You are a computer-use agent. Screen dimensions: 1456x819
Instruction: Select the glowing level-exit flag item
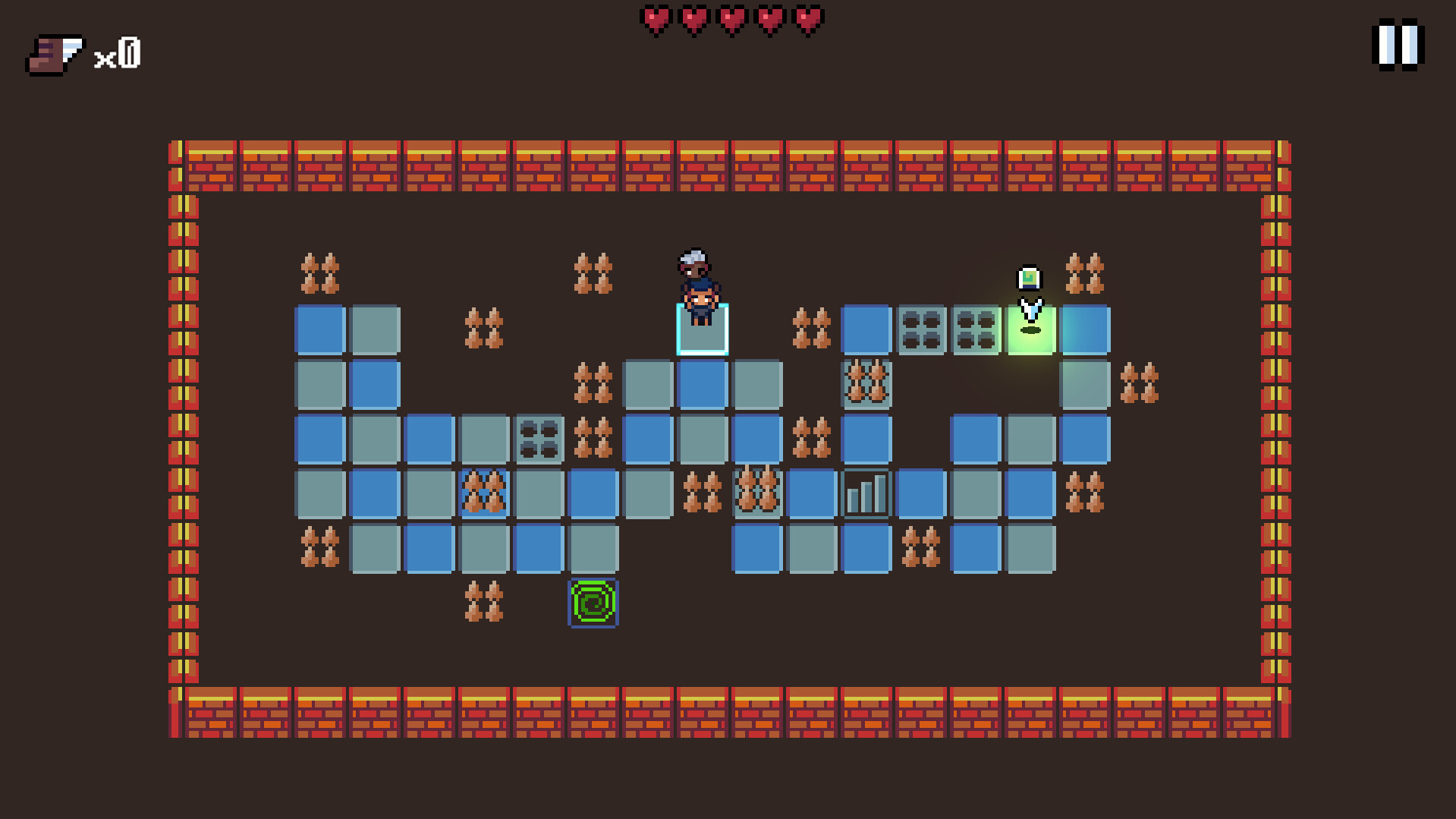pyautogui.click(x=1028, y=278)
